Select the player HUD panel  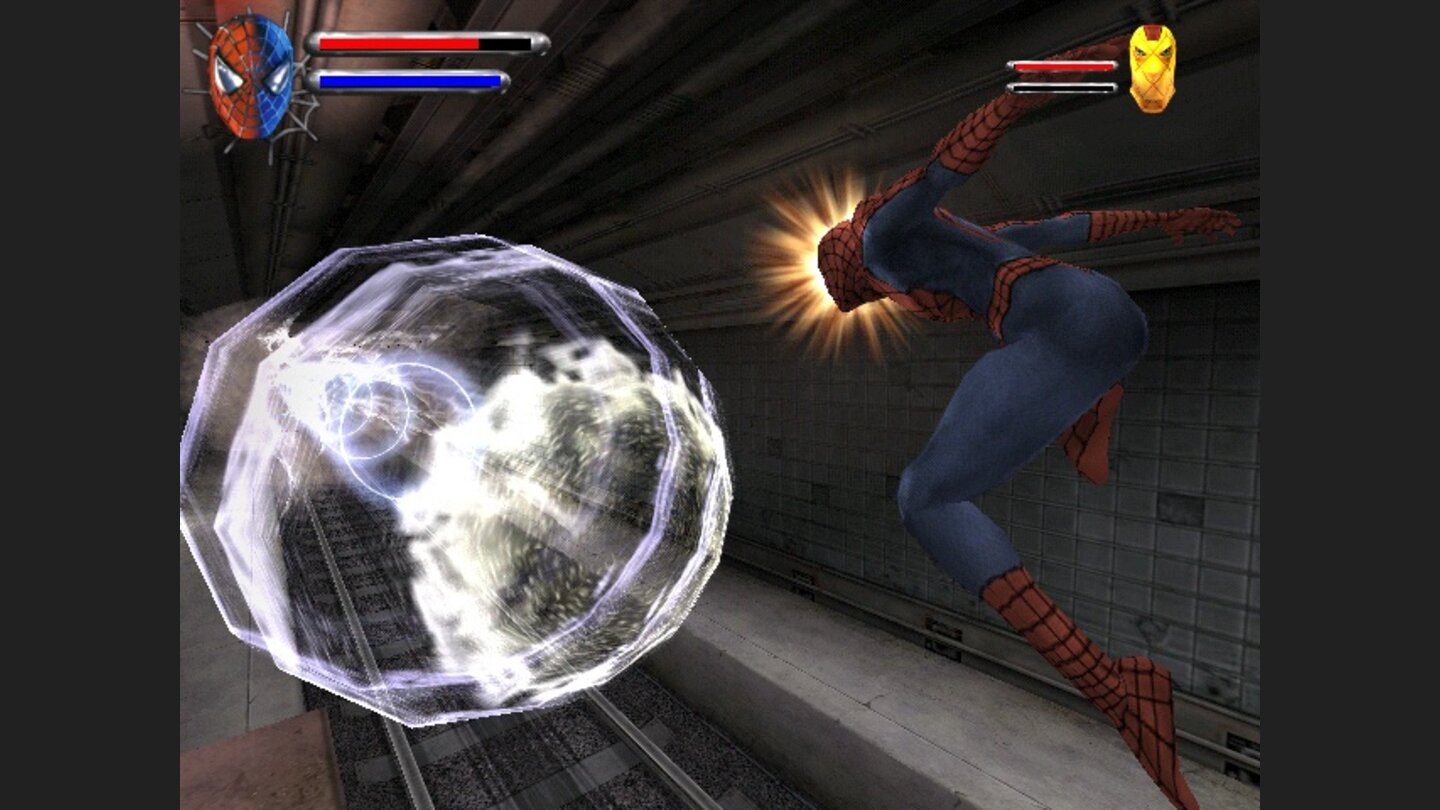click(370, 60)
